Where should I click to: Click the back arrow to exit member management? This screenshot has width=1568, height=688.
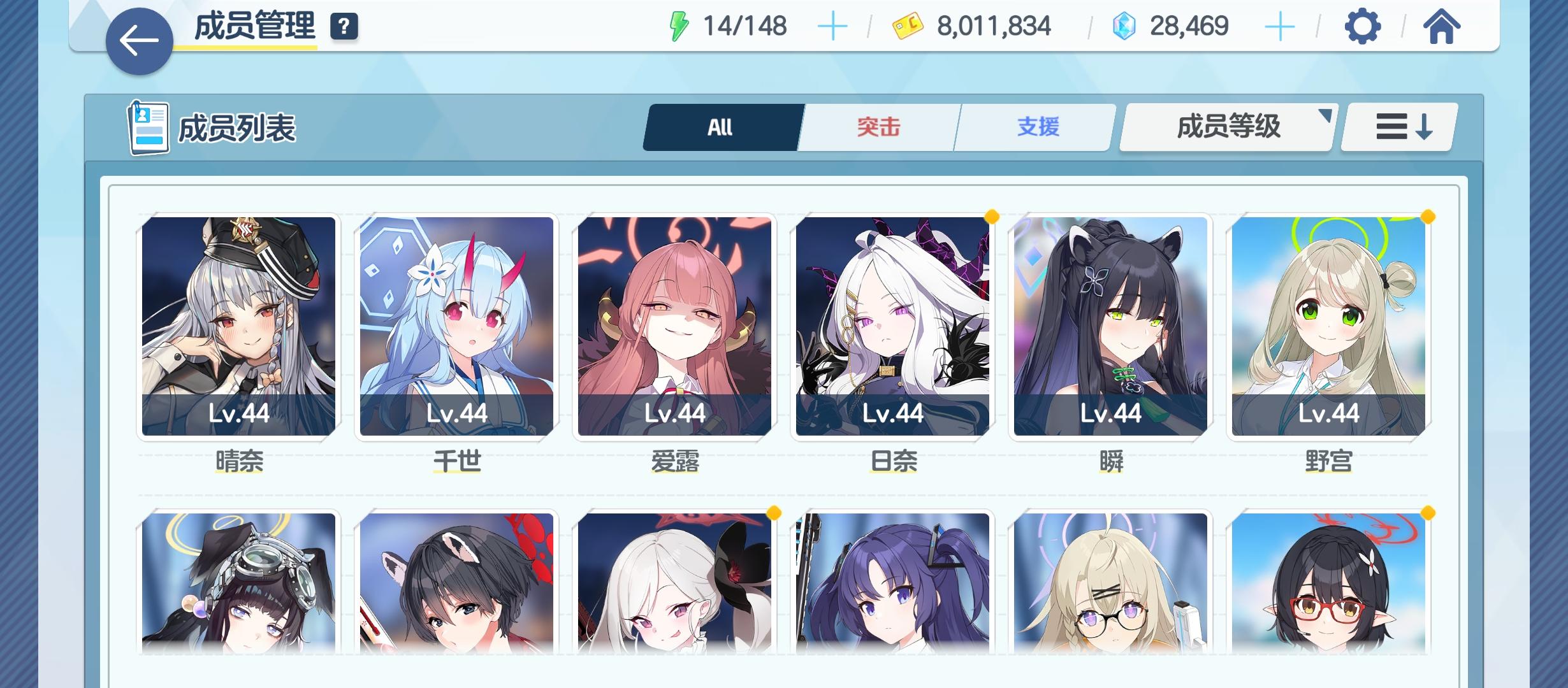click(138, 39)
